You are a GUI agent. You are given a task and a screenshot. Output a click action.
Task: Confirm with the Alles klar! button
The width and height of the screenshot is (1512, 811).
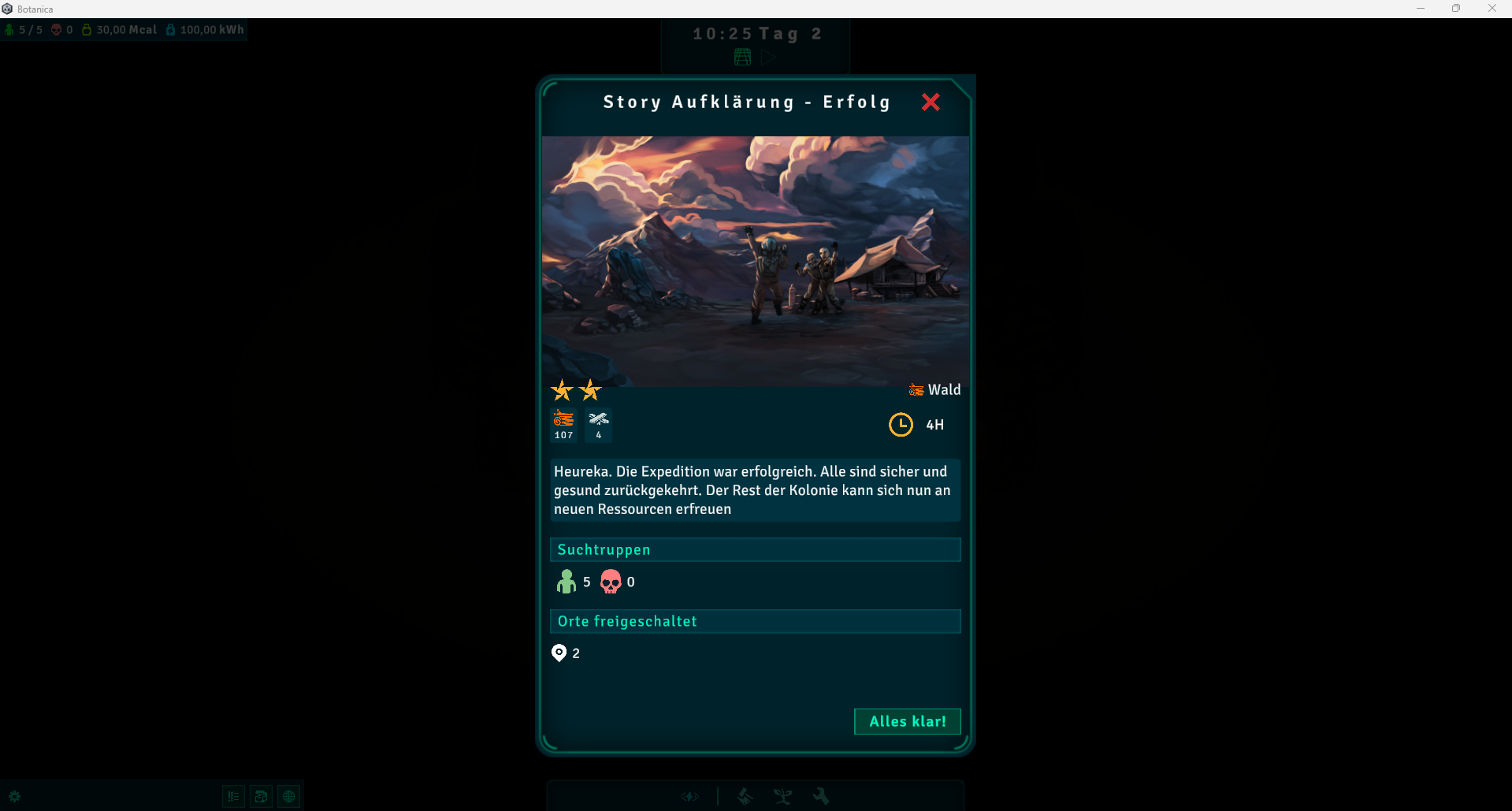click(907, 721)
